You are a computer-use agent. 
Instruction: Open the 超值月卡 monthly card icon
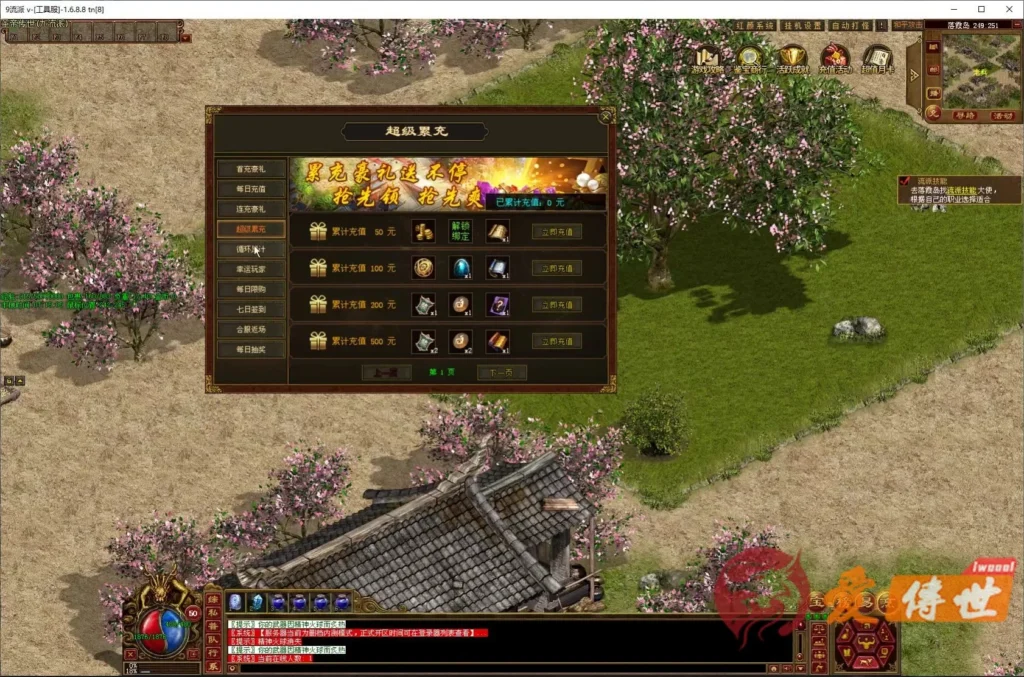coord(877,59)
